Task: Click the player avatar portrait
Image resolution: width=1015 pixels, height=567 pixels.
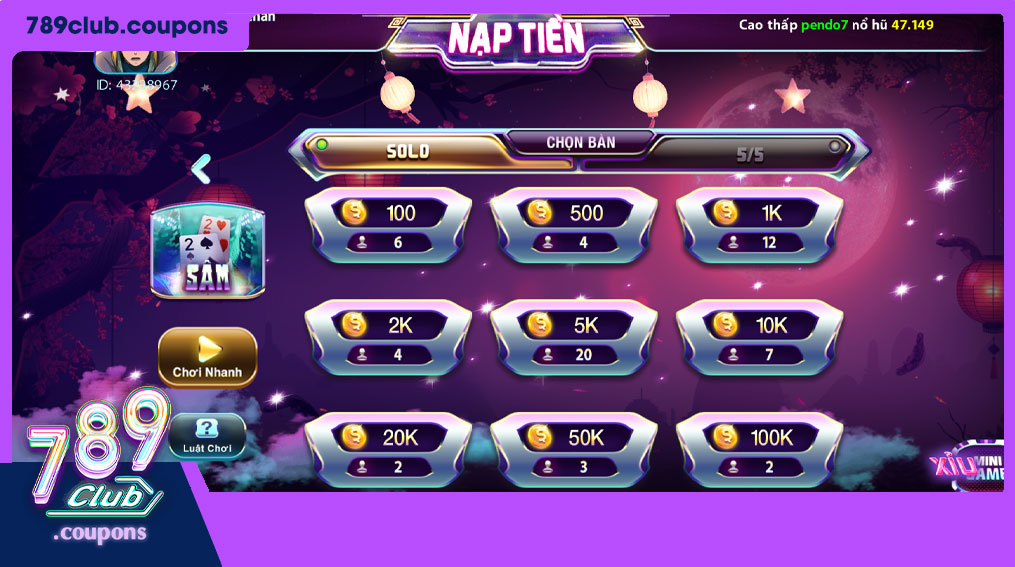Action: point(135,57)
